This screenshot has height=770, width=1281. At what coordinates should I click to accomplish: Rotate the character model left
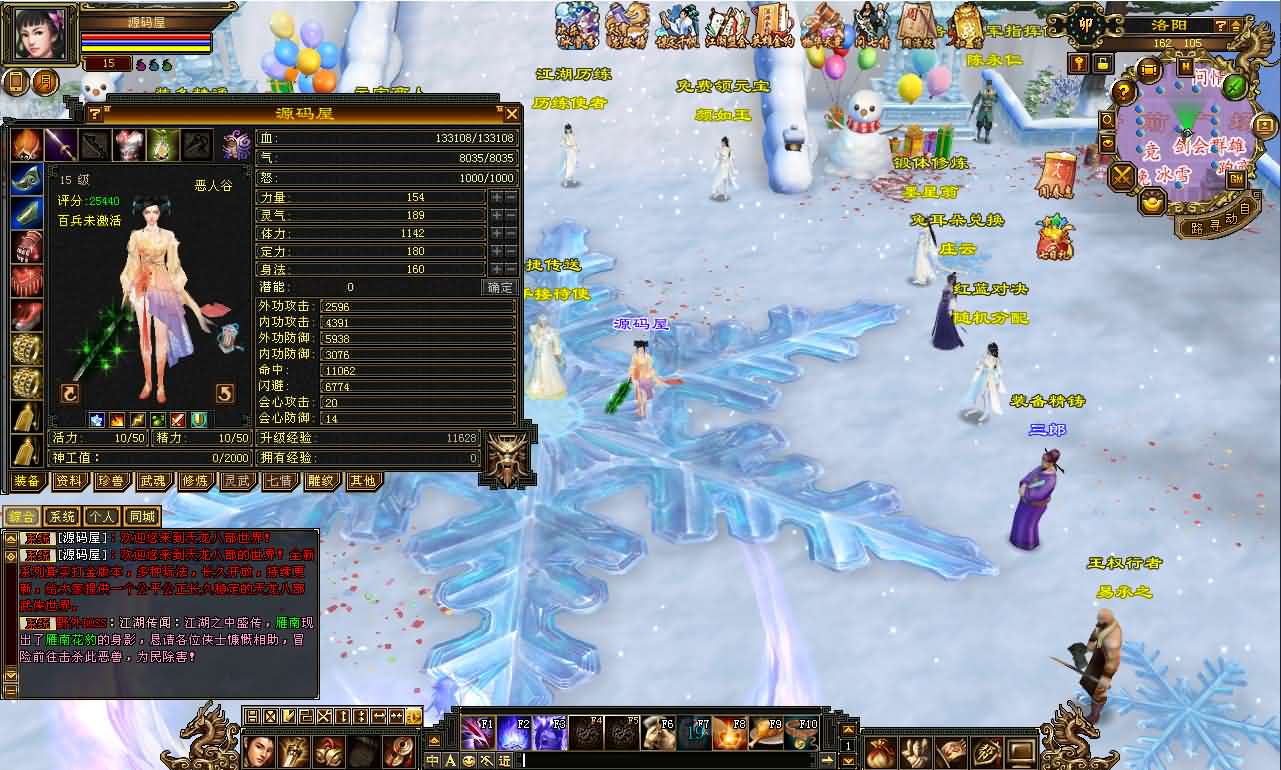[x=70, y=392]
